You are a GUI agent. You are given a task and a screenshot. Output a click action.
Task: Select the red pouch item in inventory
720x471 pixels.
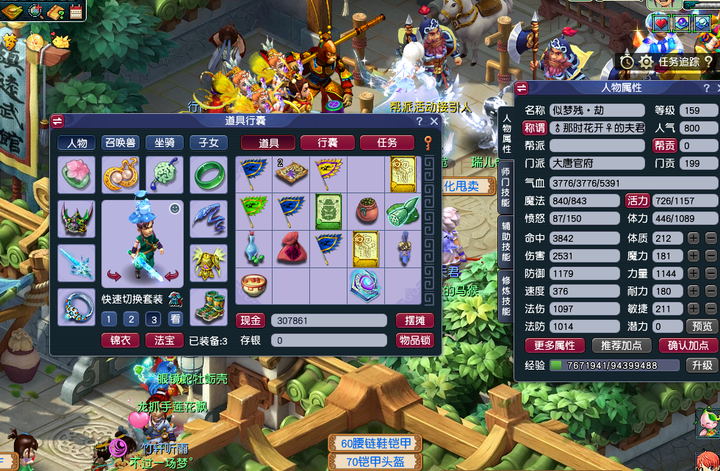pyautogui.click(x=292, y=245)
